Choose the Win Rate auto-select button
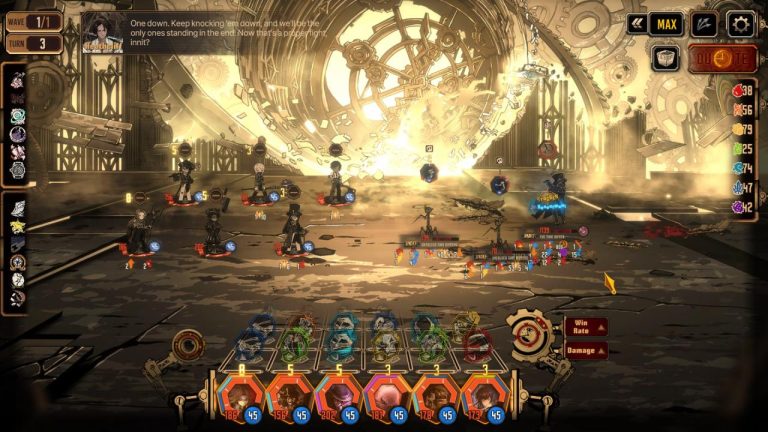The width and height of the screenshot is (768, 432). pos(585,327)
